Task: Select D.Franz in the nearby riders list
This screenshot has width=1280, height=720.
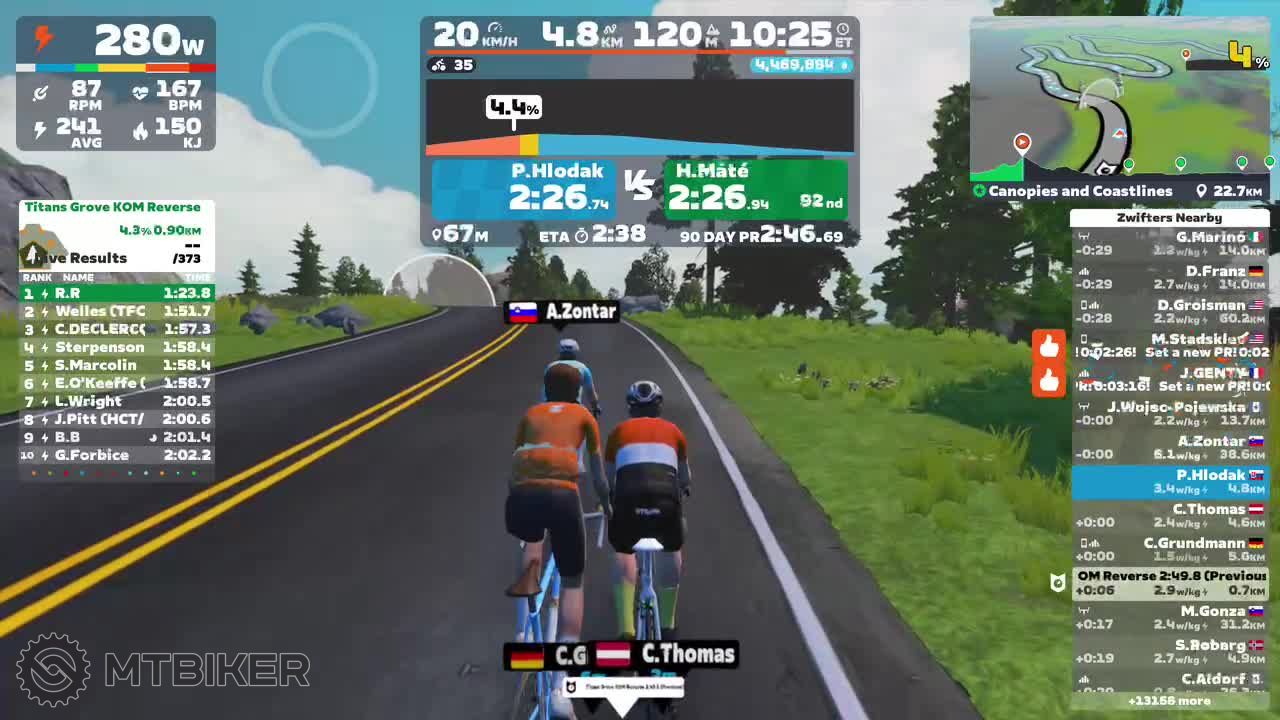Action: point(1170,278)
